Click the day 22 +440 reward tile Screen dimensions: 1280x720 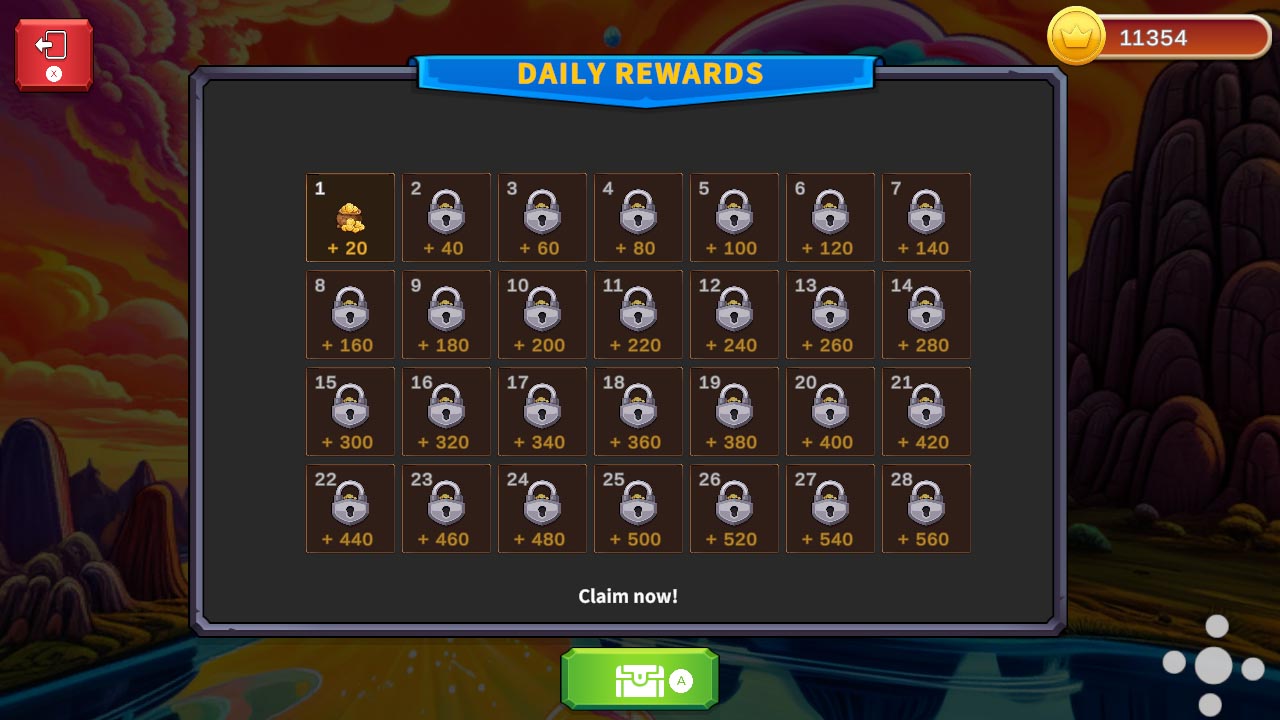[x=350, y=506]
